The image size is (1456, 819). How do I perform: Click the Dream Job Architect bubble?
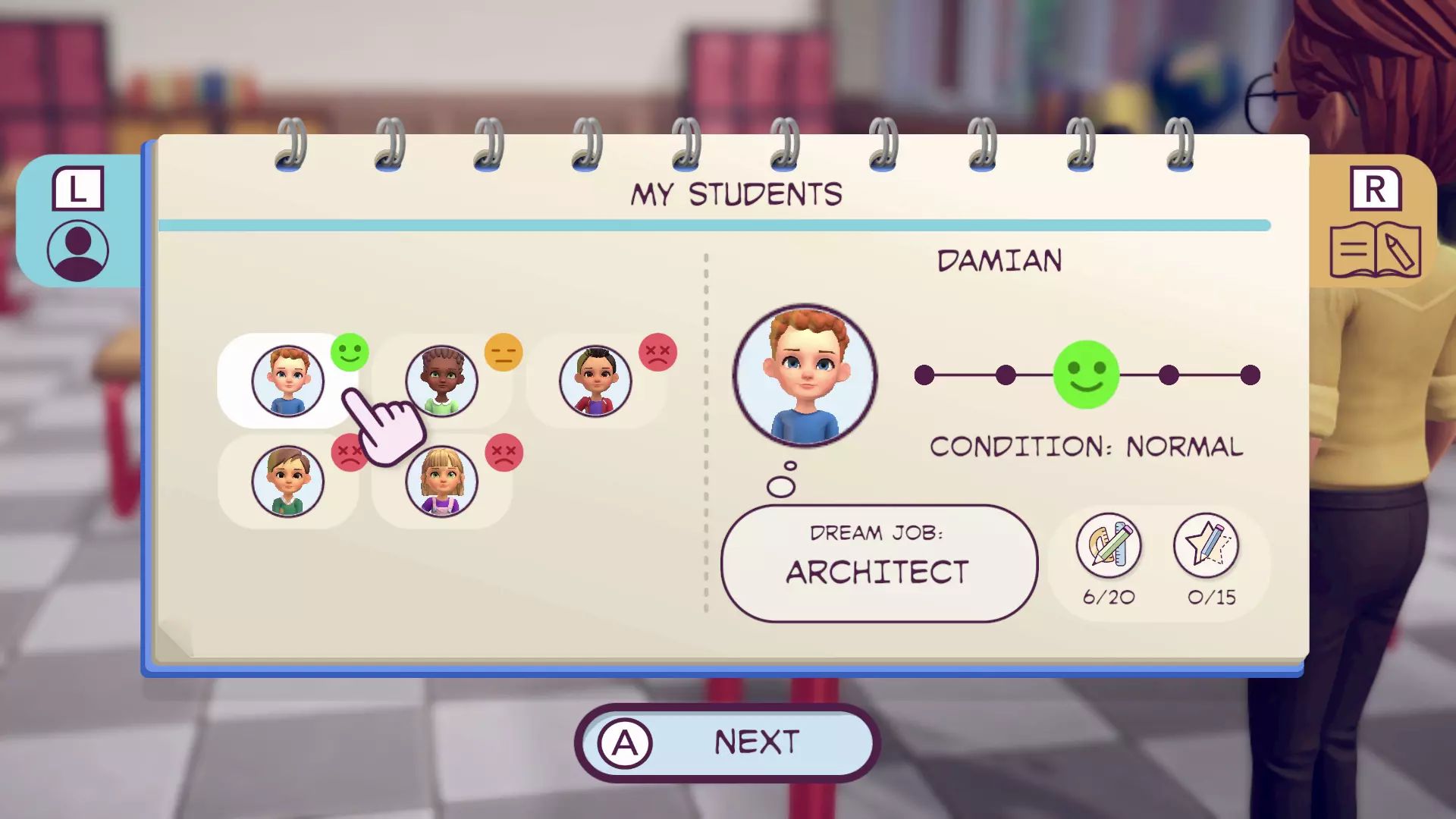coord(878,563)
